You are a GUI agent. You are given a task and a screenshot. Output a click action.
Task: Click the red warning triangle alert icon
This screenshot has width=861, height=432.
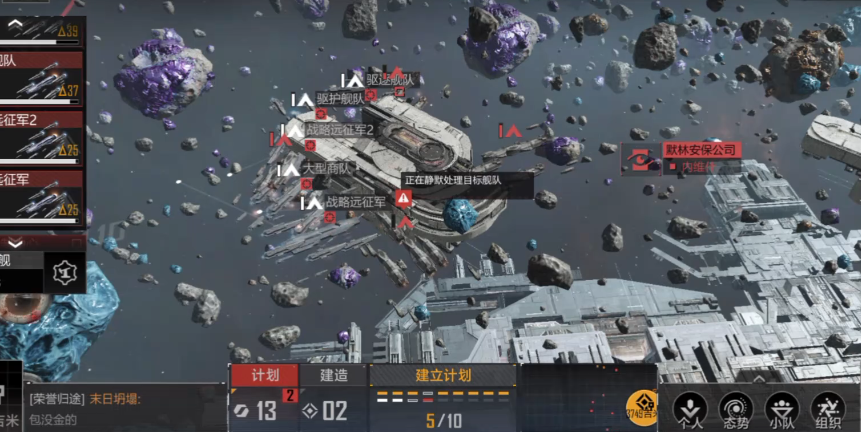[403, 198]
